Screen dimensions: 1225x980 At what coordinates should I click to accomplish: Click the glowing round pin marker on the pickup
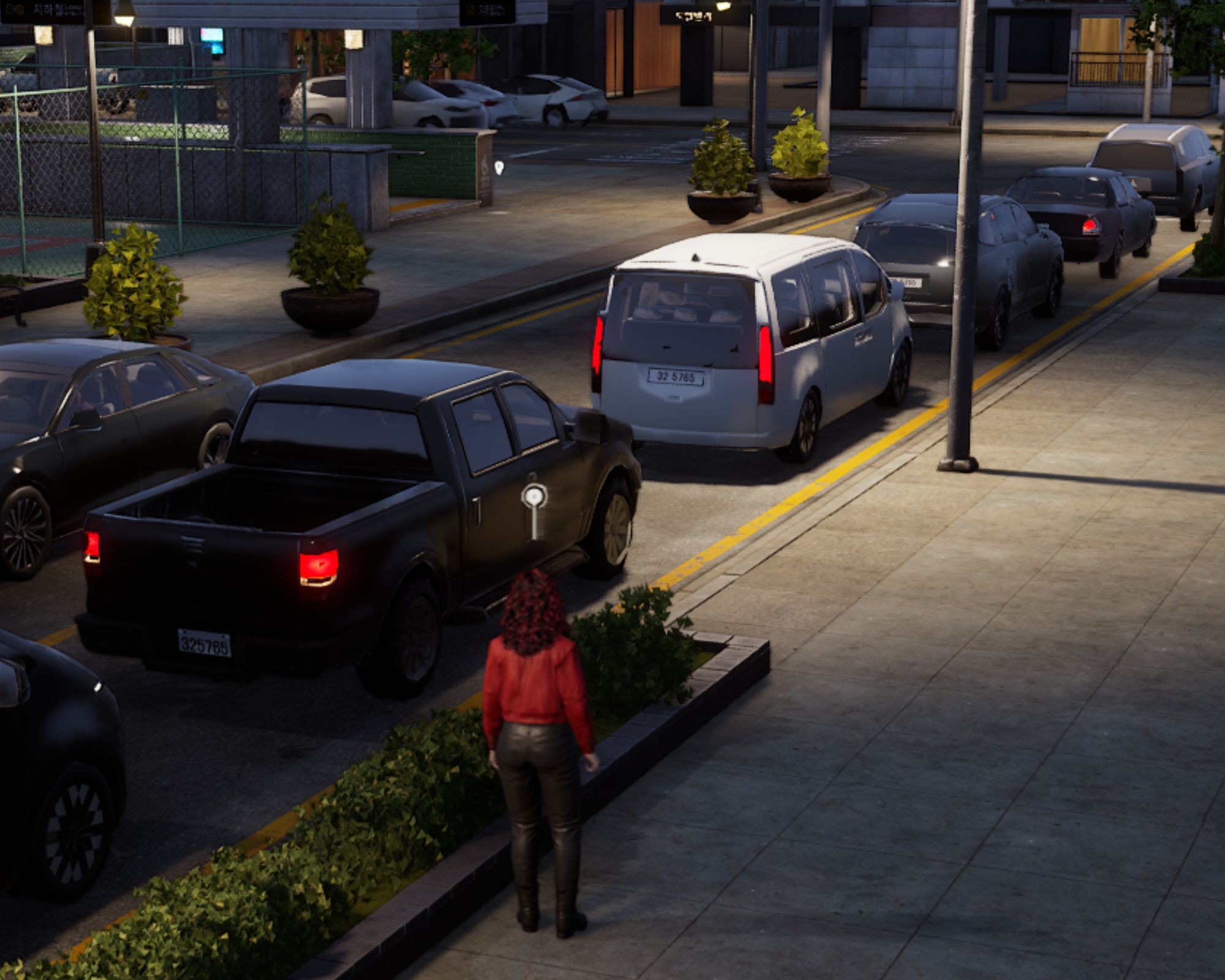pos(535,496)
